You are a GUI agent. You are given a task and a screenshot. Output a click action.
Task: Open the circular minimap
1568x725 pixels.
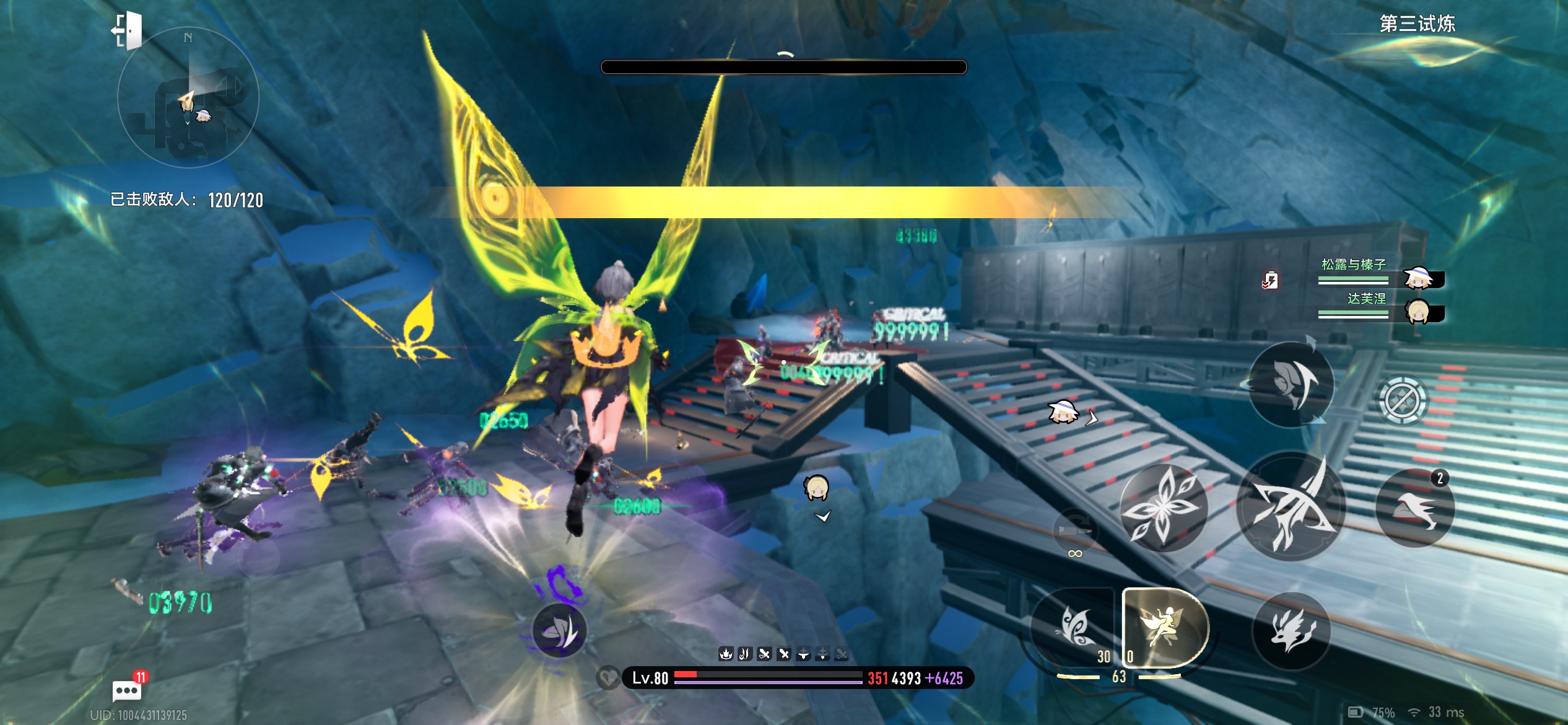[x=188, y=97]
